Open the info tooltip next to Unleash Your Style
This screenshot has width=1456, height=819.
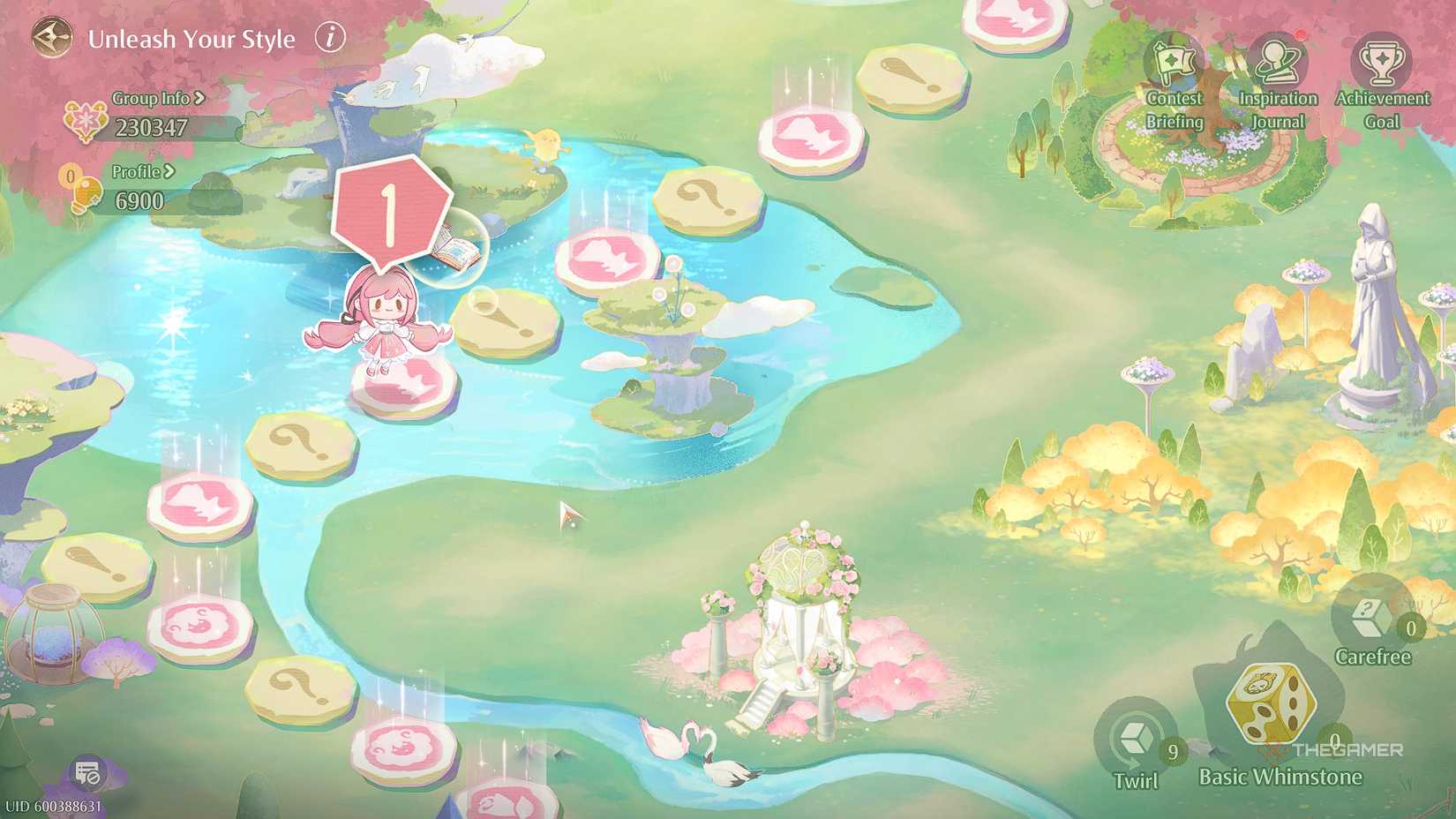330,38
